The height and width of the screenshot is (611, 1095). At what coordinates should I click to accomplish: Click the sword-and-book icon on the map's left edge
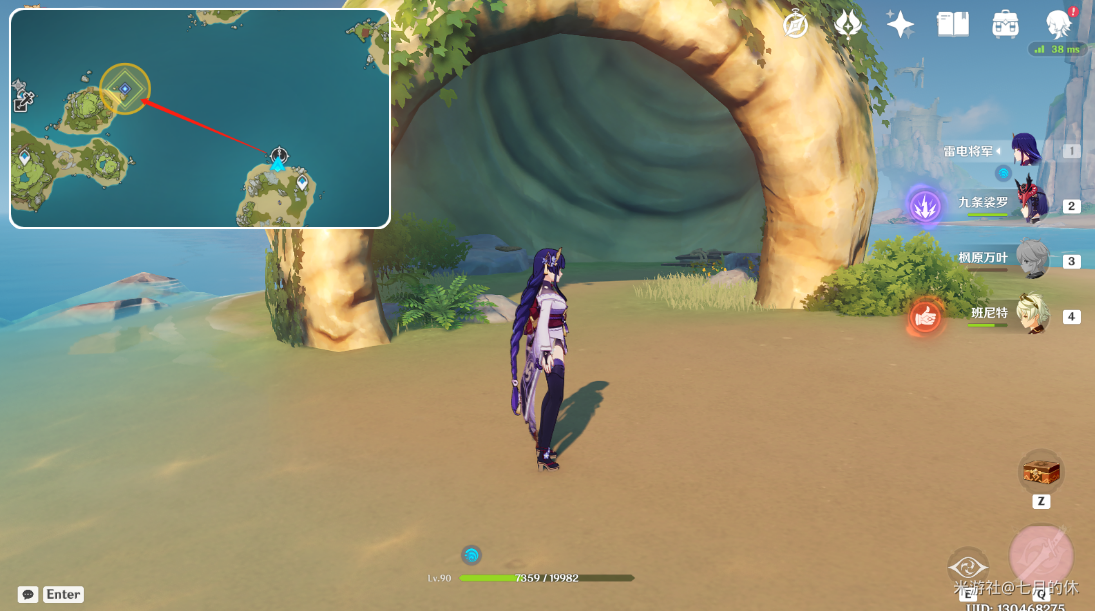22,100
